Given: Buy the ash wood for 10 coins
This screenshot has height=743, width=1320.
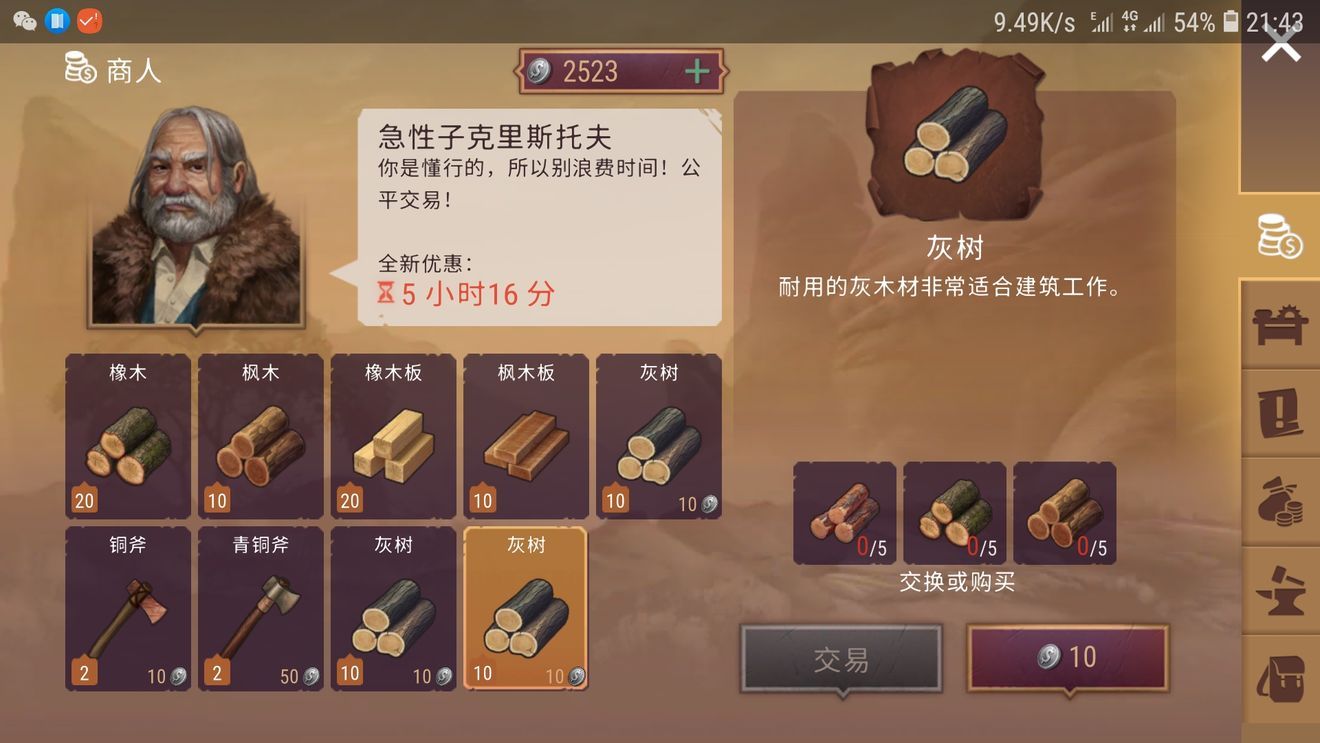Looking at the screenshot, I should 1066,658.
